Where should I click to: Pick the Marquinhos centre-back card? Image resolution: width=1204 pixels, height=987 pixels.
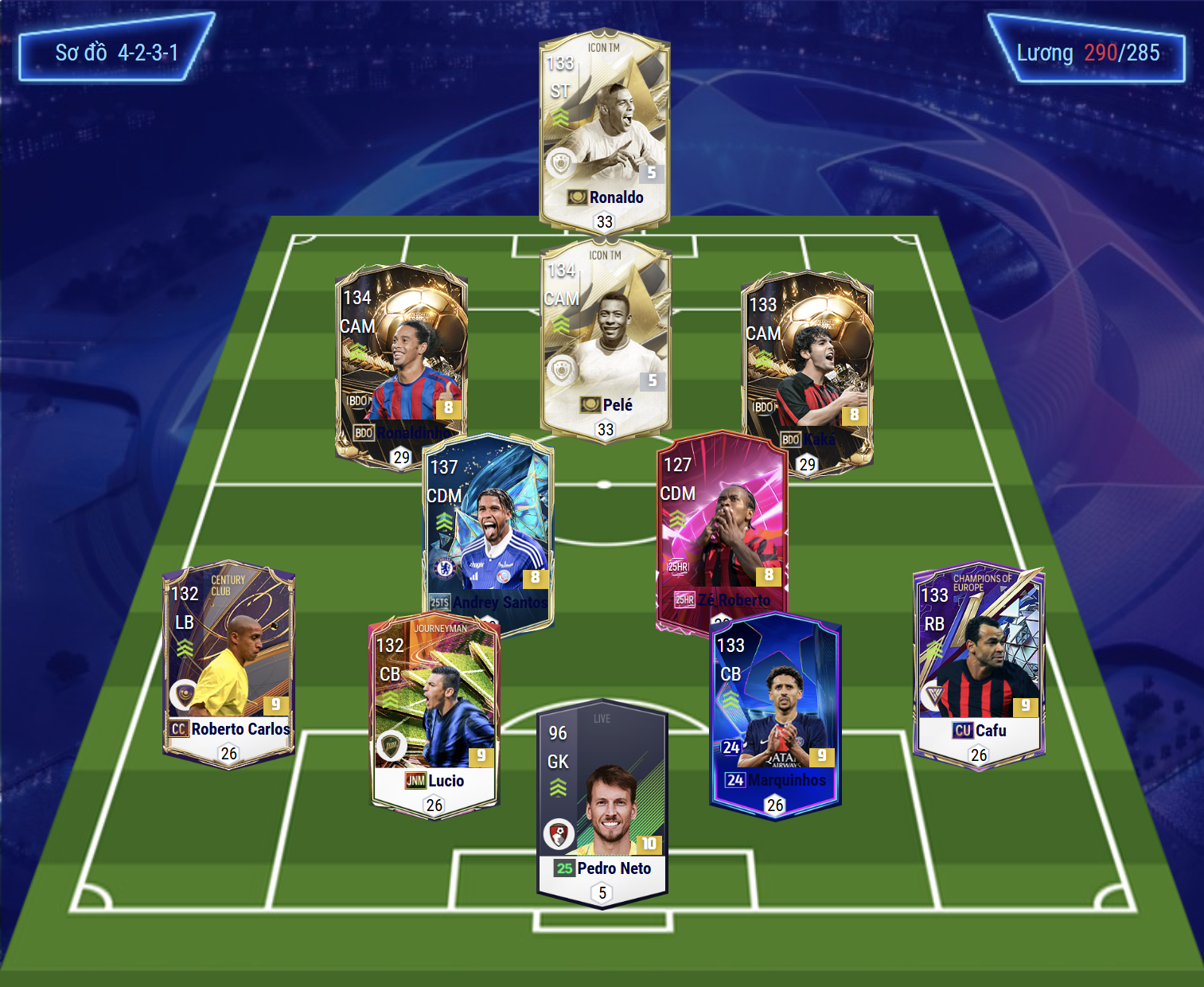pos(774,712)
